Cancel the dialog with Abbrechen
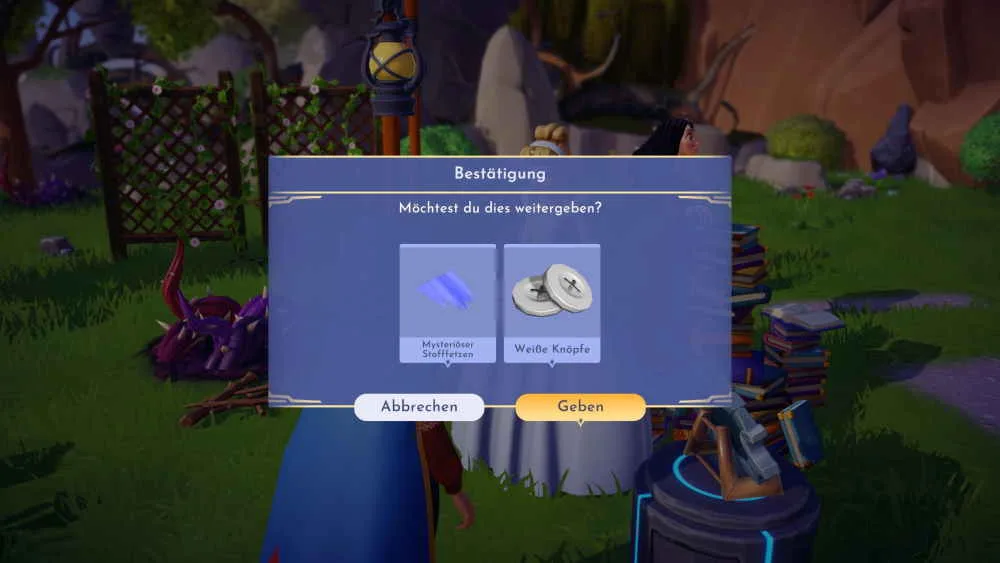Screen dimensions: 1000x563 (x=419, y=407)
